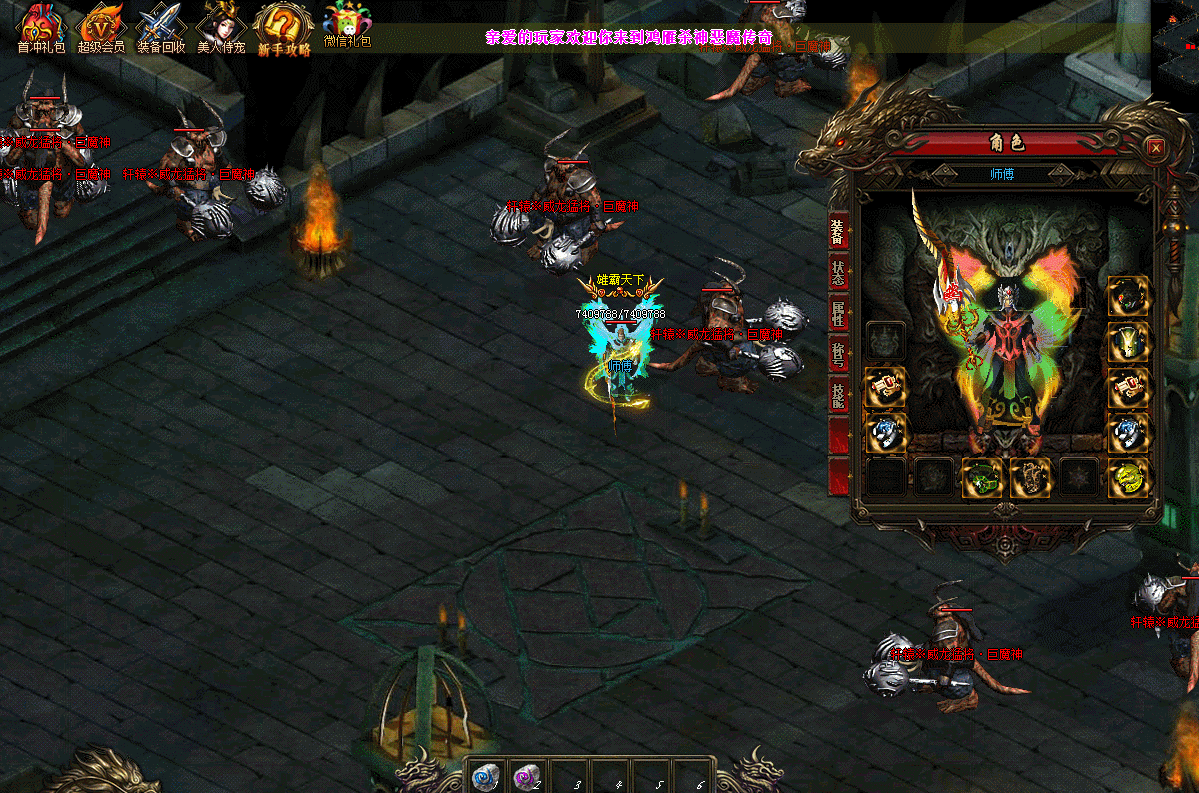The width and height of the screenshot is (1199, 793).
Task: Select the tan boots equipment slot
Action: tap(1030, 478)
